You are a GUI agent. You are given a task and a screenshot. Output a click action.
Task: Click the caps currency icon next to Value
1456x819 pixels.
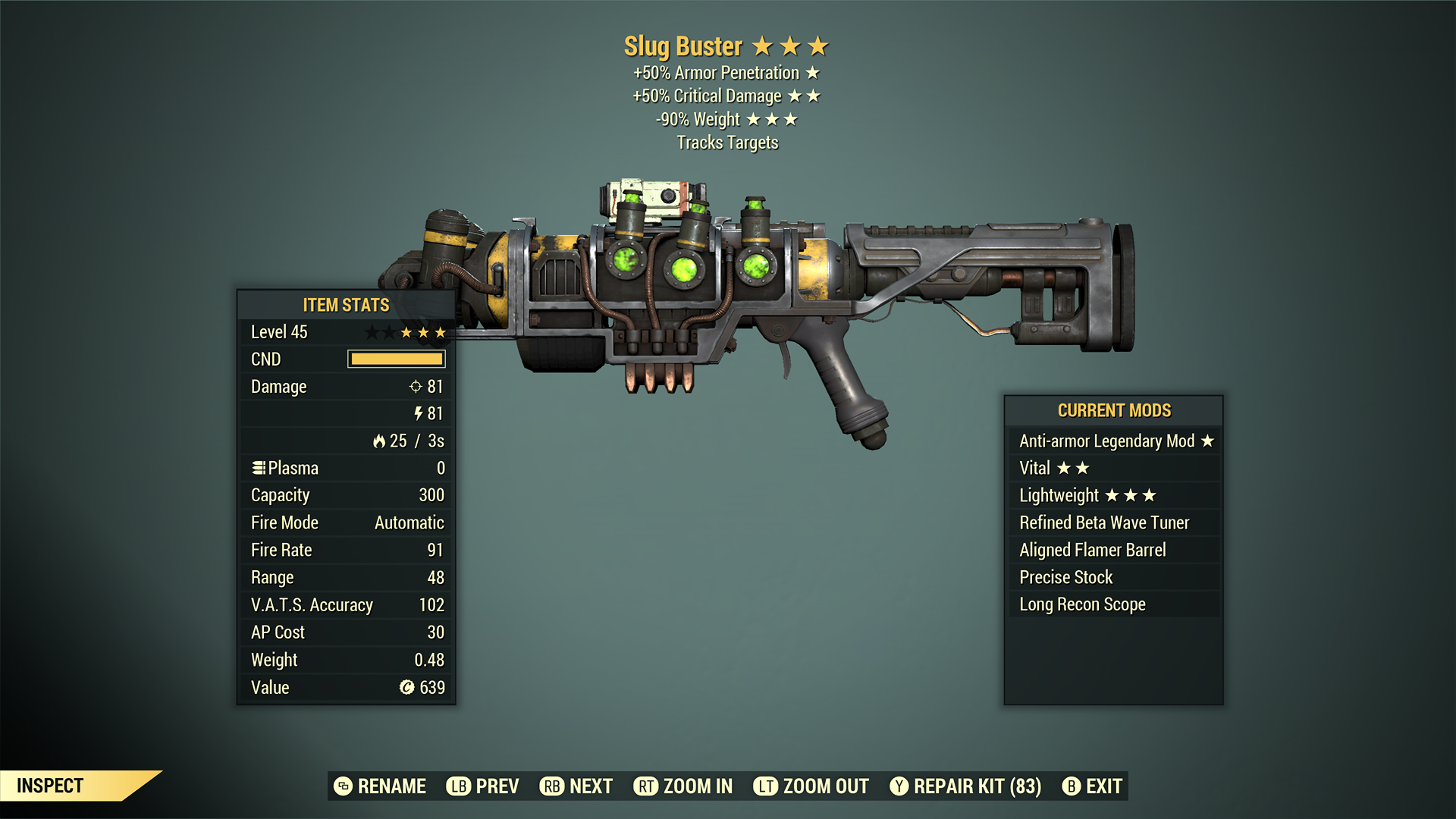[406, 687]
